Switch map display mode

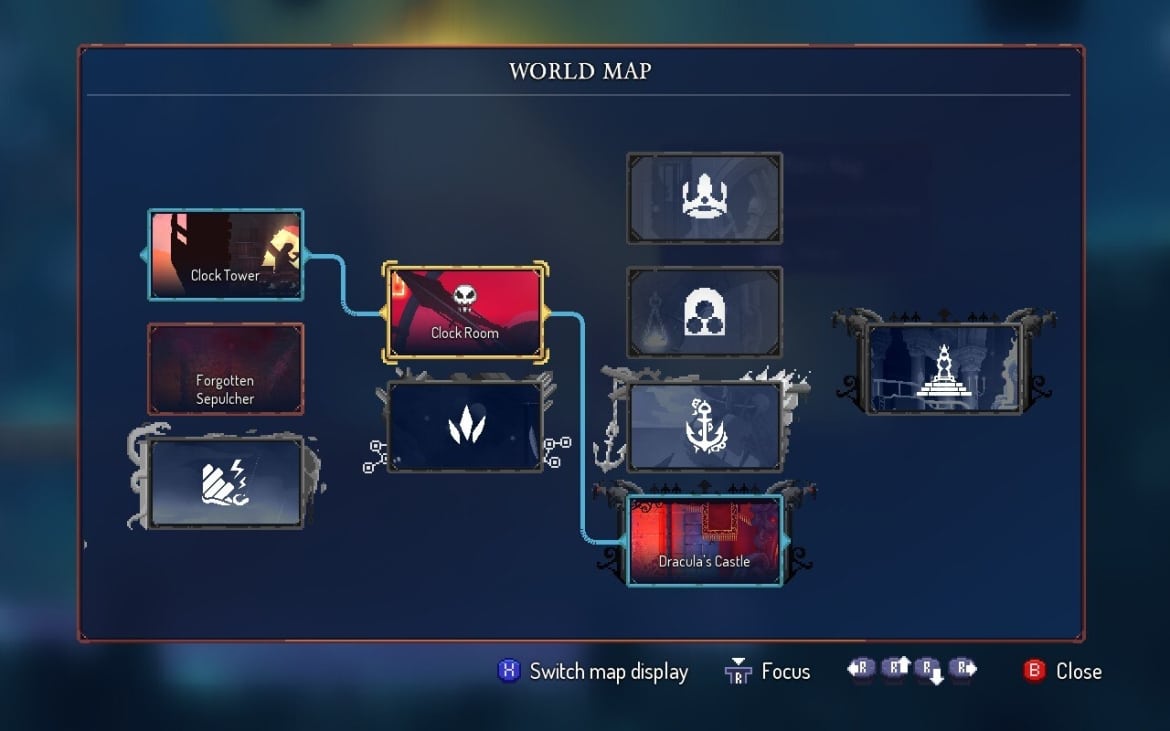coord(593,671)
